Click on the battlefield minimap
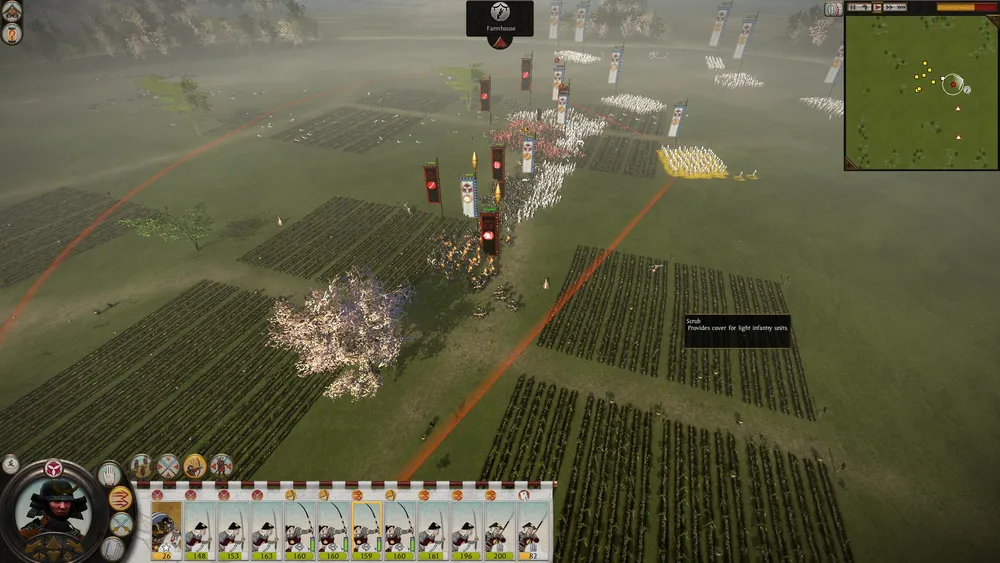1000x563 pixels. [x=920, y=92]
